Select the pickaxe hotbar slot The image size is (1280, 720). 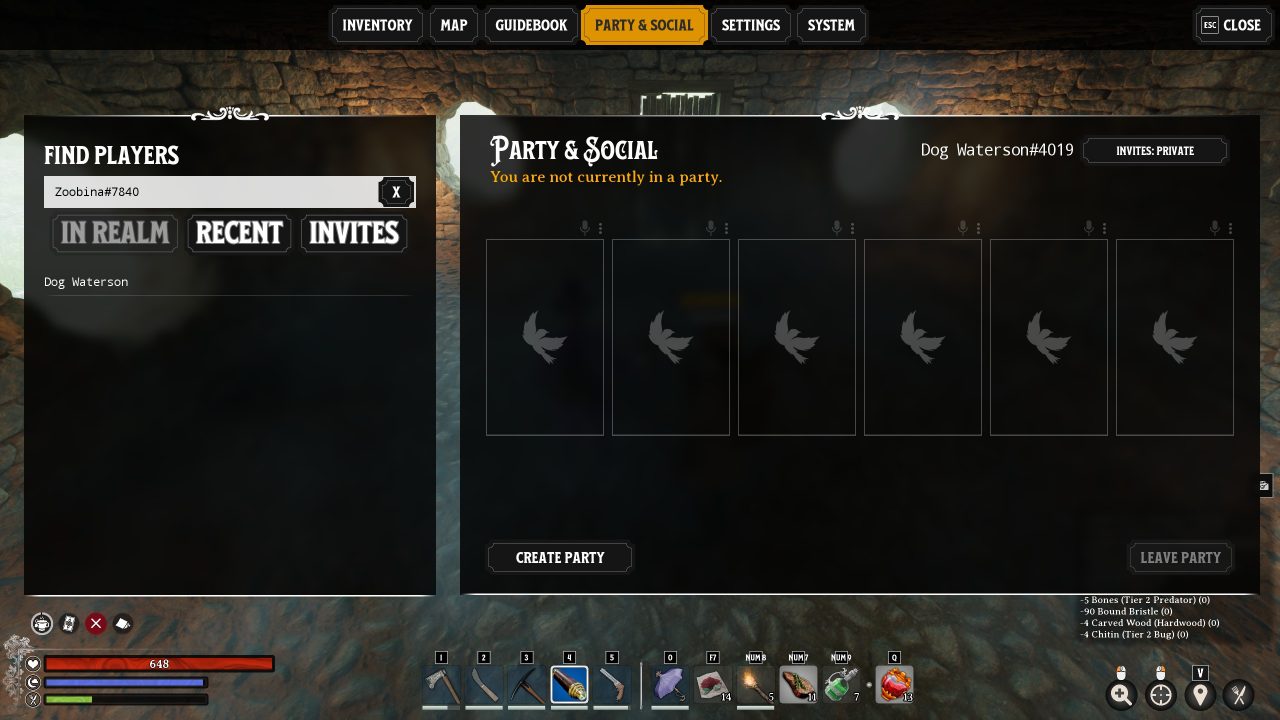click(x=526, y=686)
